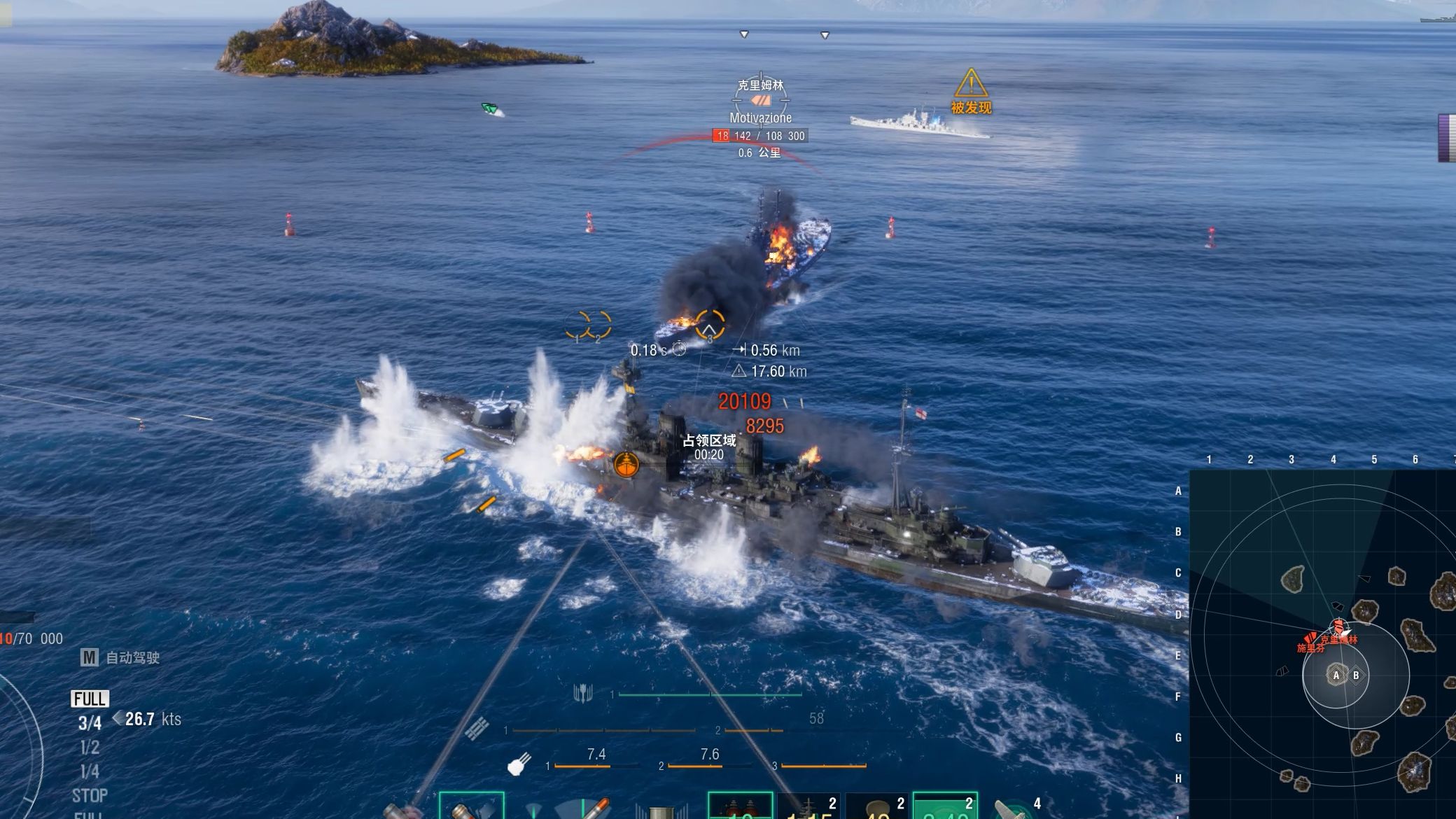Select the highlighted shell ammo slot
The width and height of the screenshot is (1456, 819).
pyautogui.click(x=471, y=806)
